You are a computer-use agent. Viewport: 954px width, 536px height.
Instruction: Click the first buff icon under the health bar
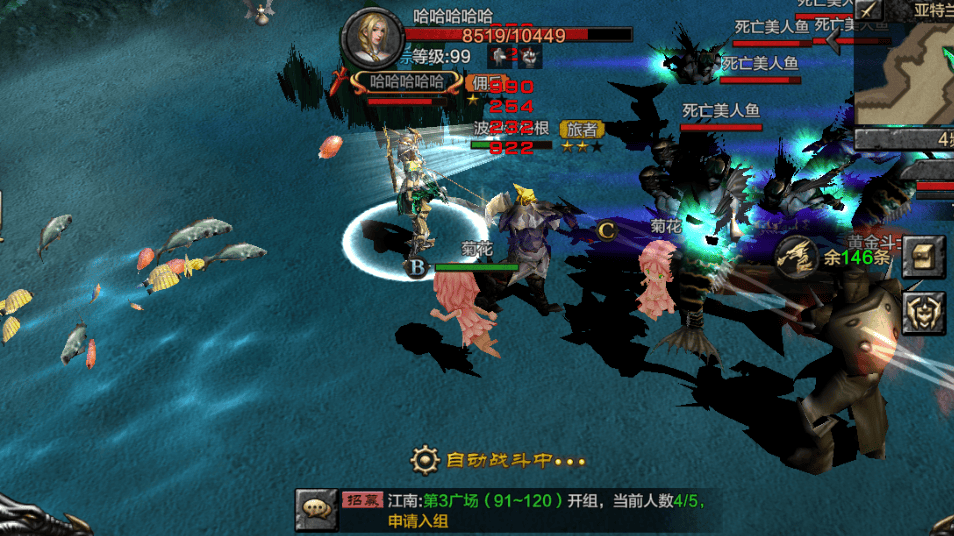(497, 56)
